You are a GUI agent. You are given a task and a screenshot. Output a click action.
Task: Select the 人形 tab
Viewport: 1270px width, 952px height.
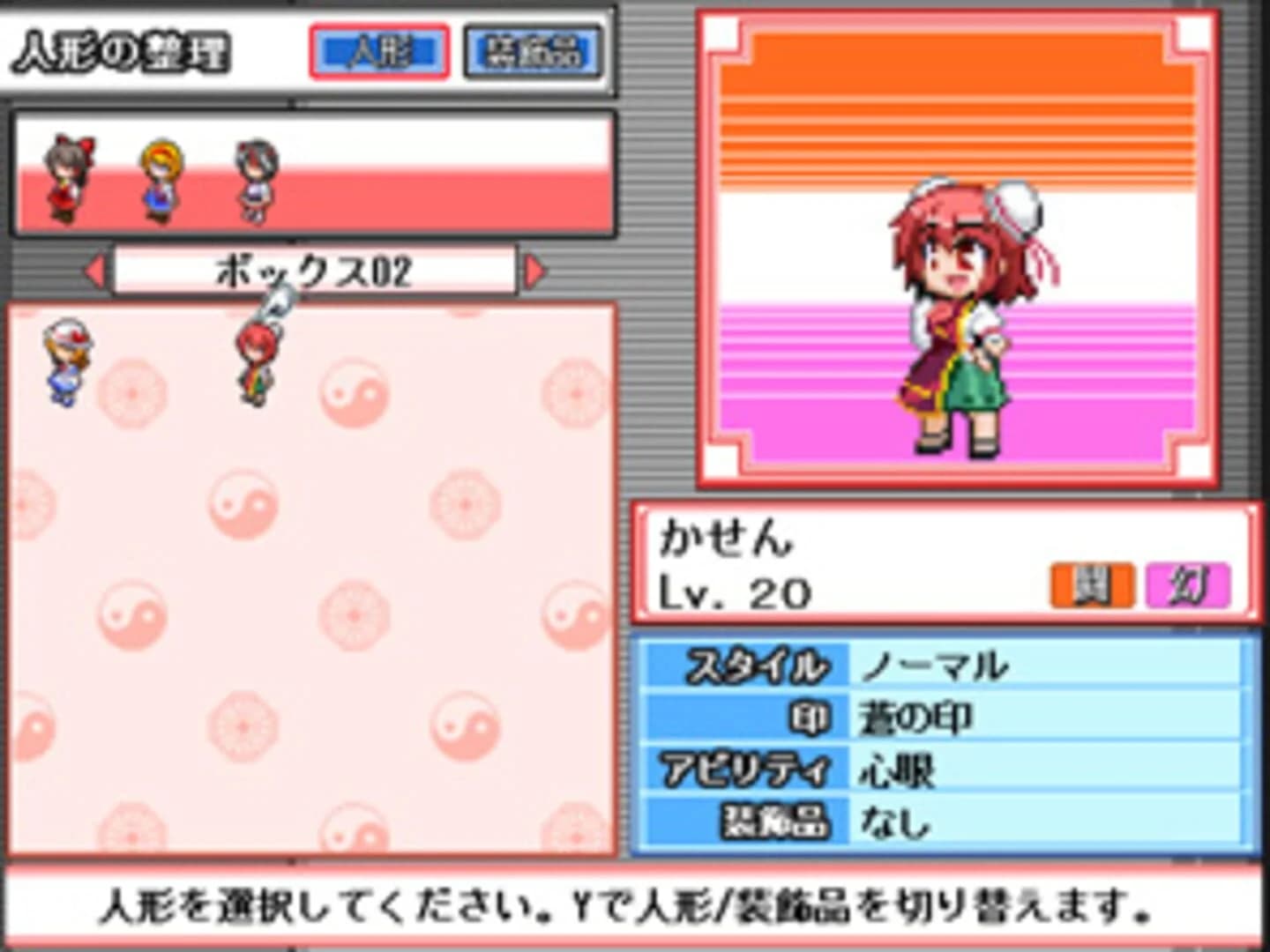point(379,51)
